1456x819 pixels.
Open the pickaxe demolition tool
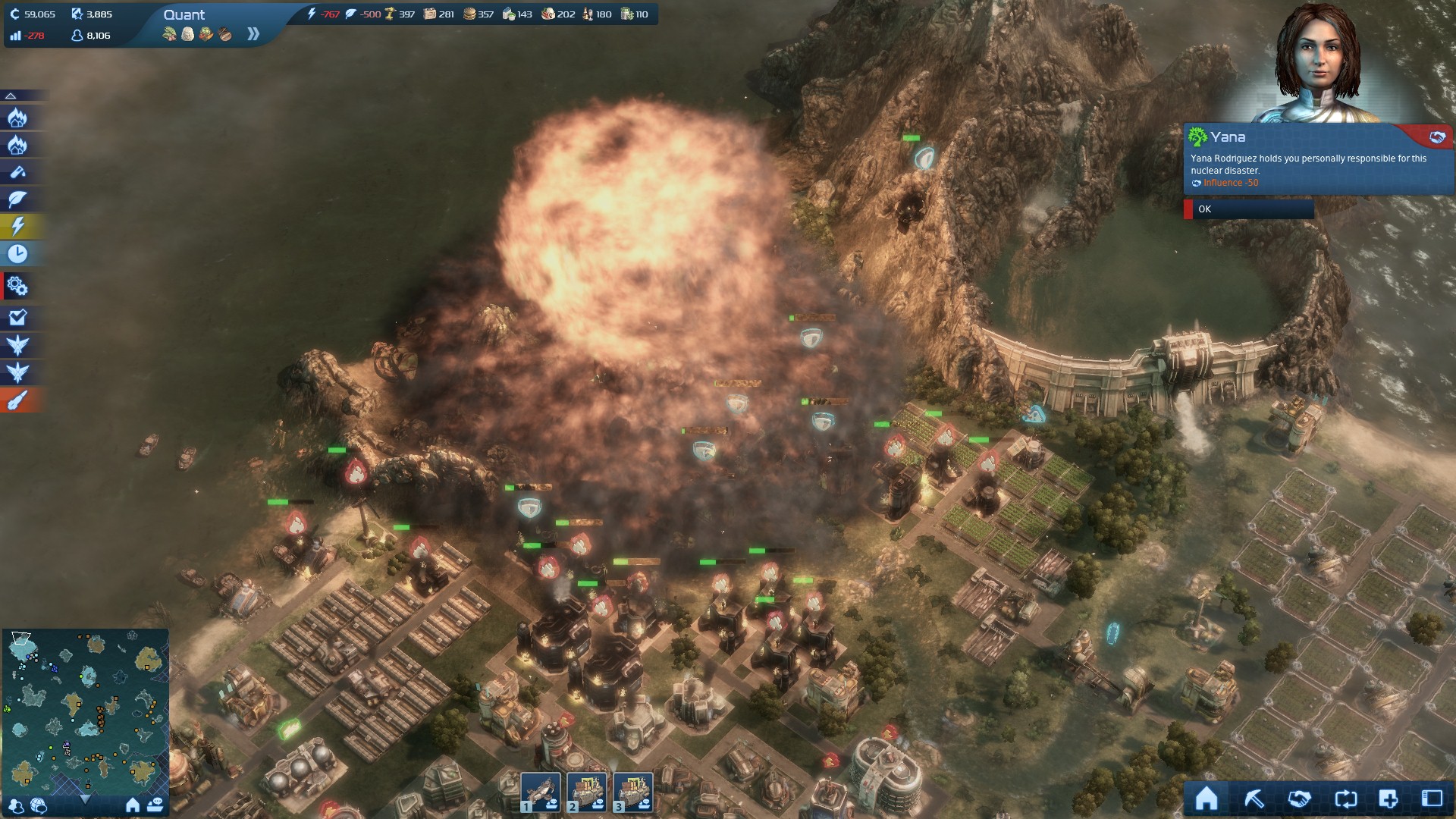1254,799
